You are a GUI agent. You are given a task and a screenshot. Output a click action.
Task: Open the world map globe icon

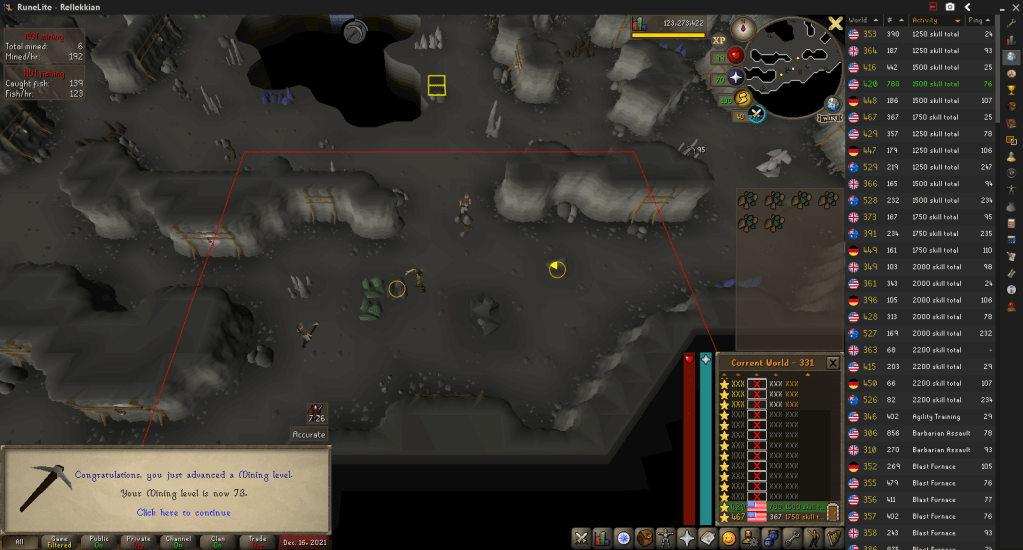pyautogui.click(x=832, y=104)
